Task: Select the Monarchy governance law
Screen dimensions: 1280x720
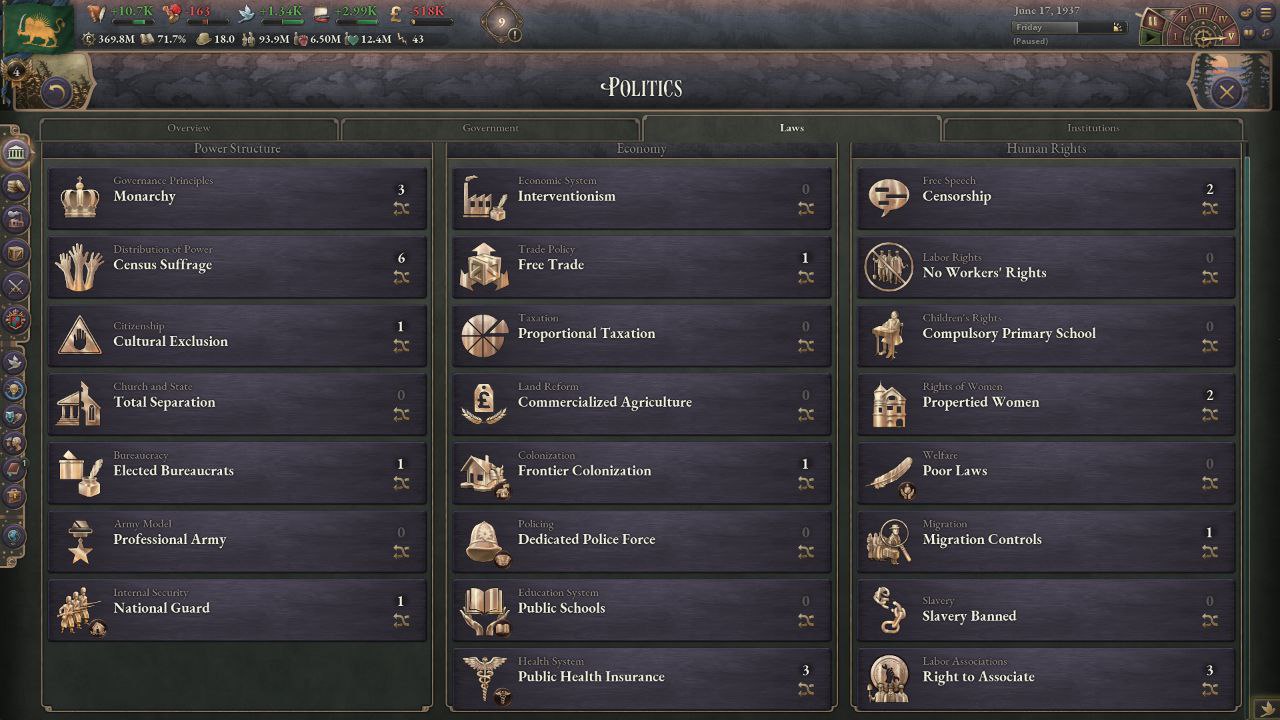Action: (x=237, y=197)
